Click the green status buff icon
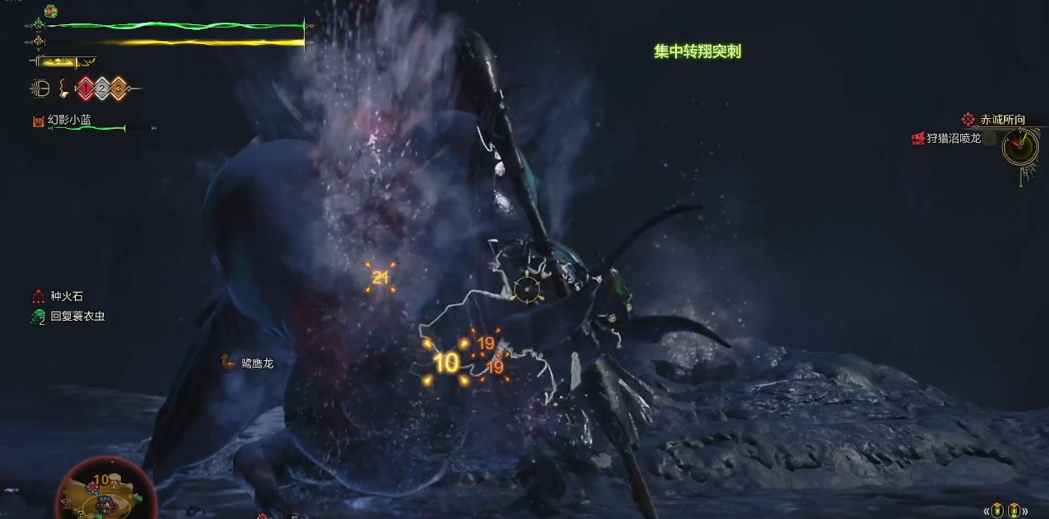Screen dimensions: 1049x519 (50, 11)
